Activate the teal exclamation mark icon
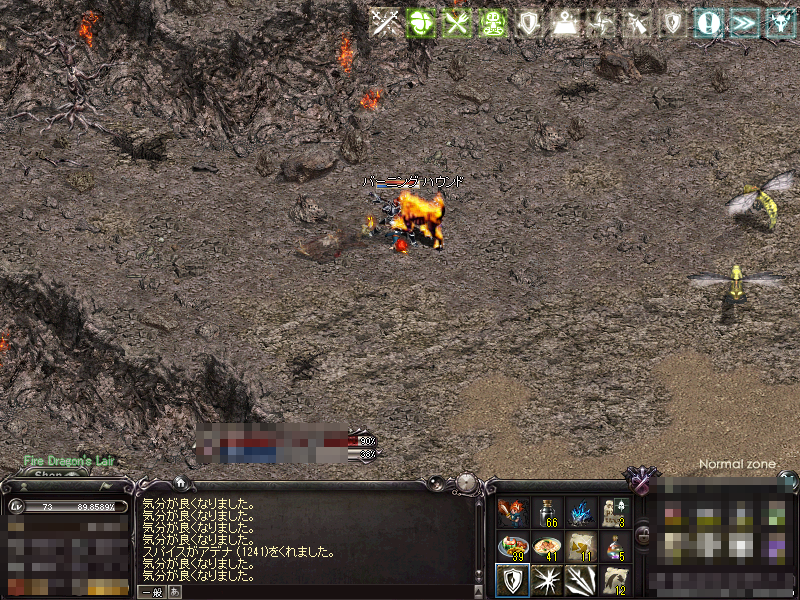The width and height of the screenshot is (800, 600). tap(709, 23)
